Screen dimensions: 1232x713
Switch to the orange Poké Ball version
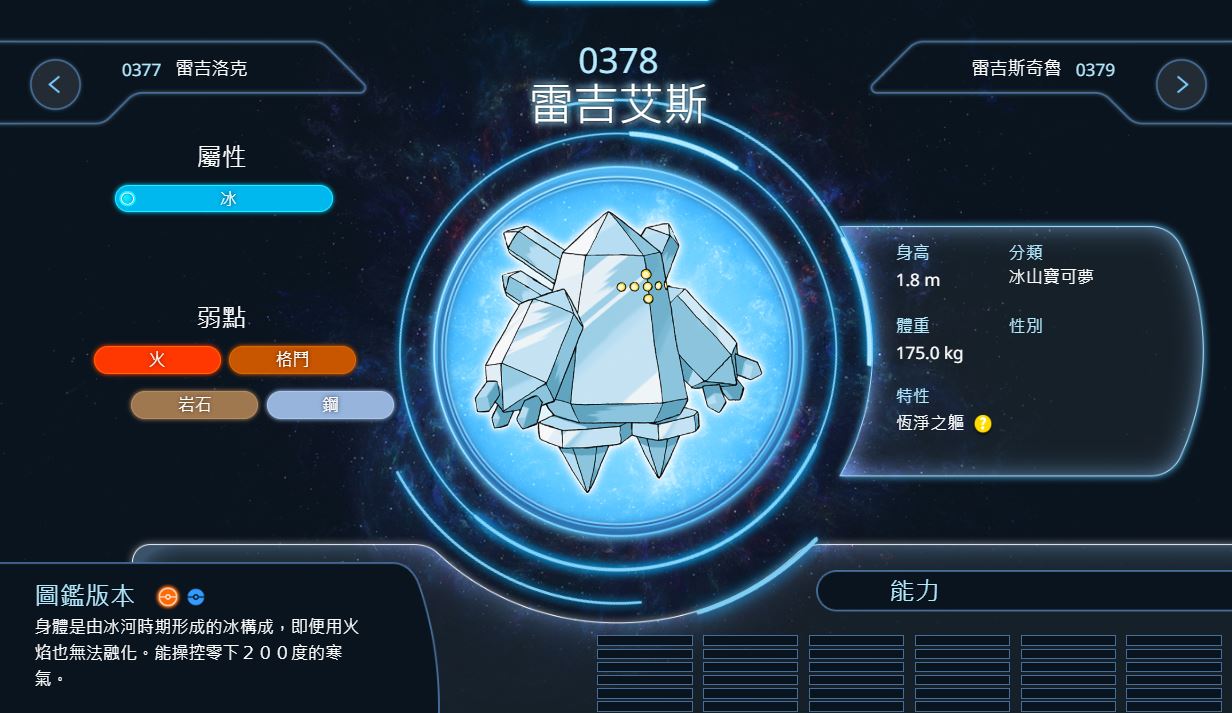(168, 597)
